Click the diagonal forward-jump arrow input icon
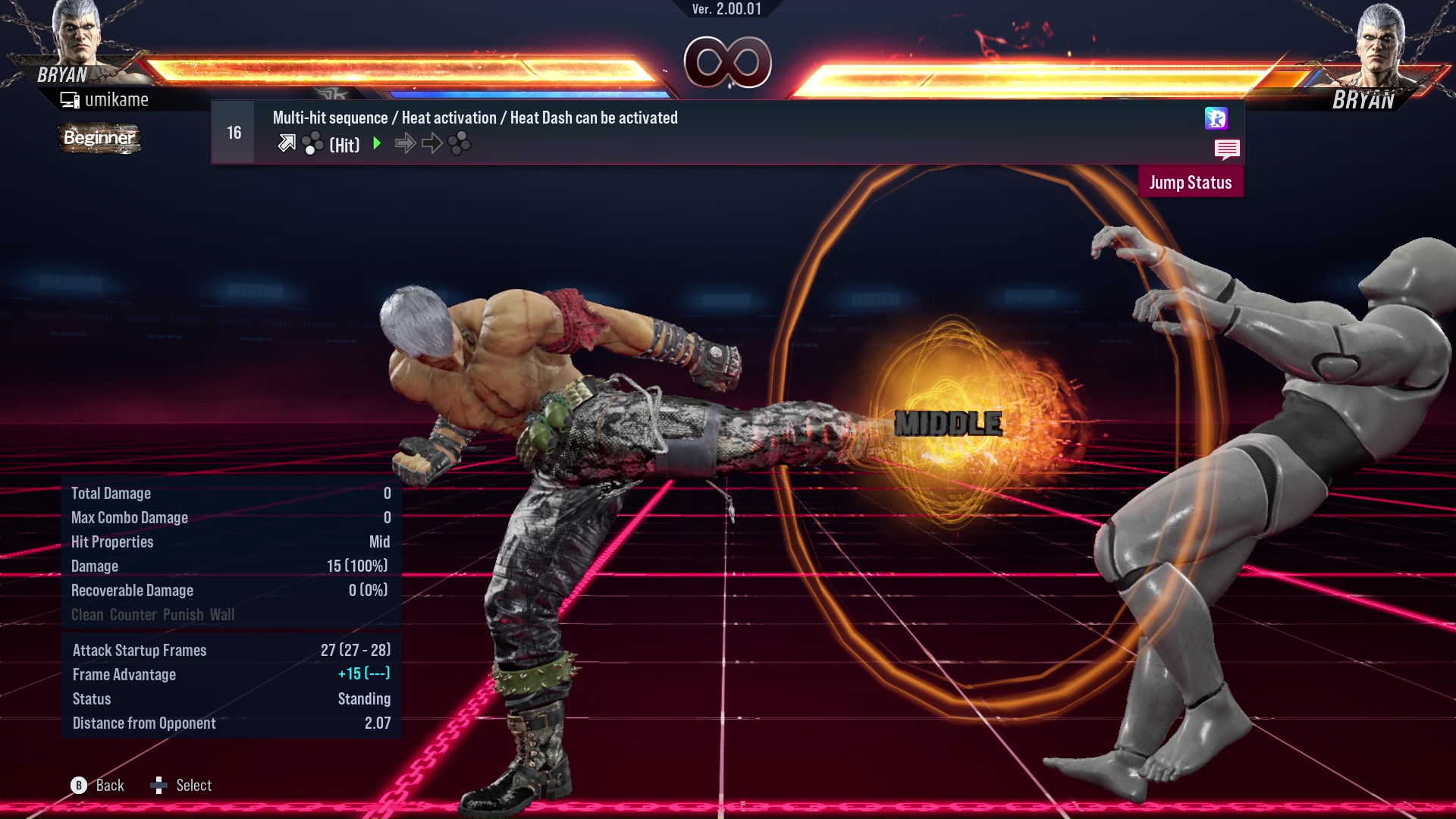The image size is (1456, 819). (x=287, y=143)
